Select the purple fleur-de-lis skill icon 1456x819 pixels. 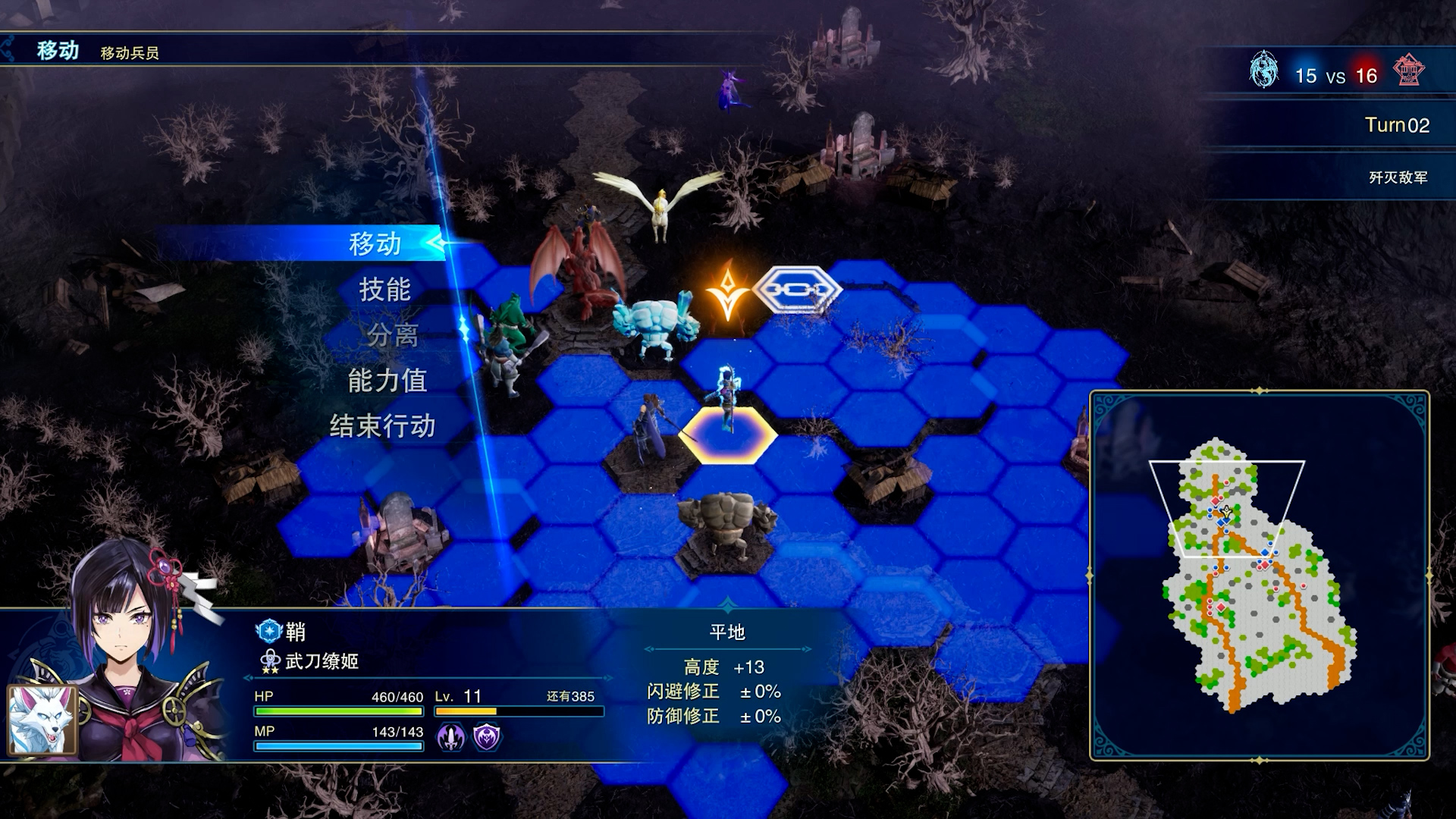(450, 736)
